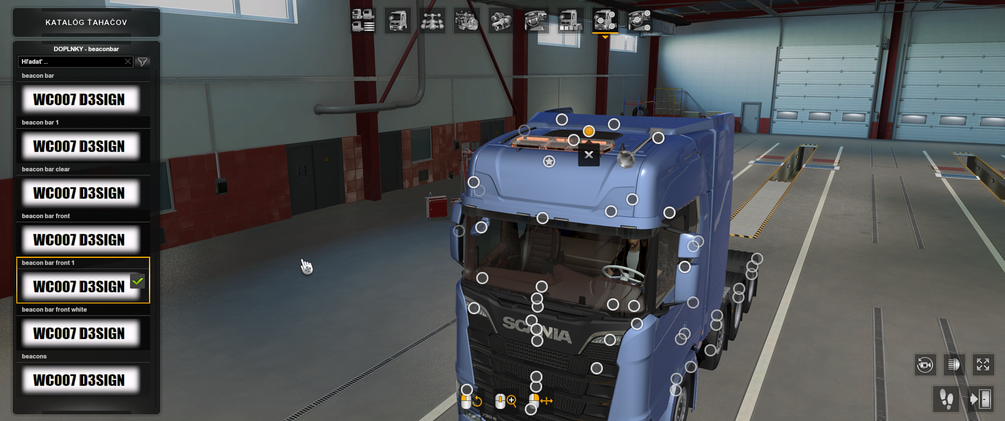
Task: Click the selected 'beacon bar front 1' item
Action: tap(80, 286)
